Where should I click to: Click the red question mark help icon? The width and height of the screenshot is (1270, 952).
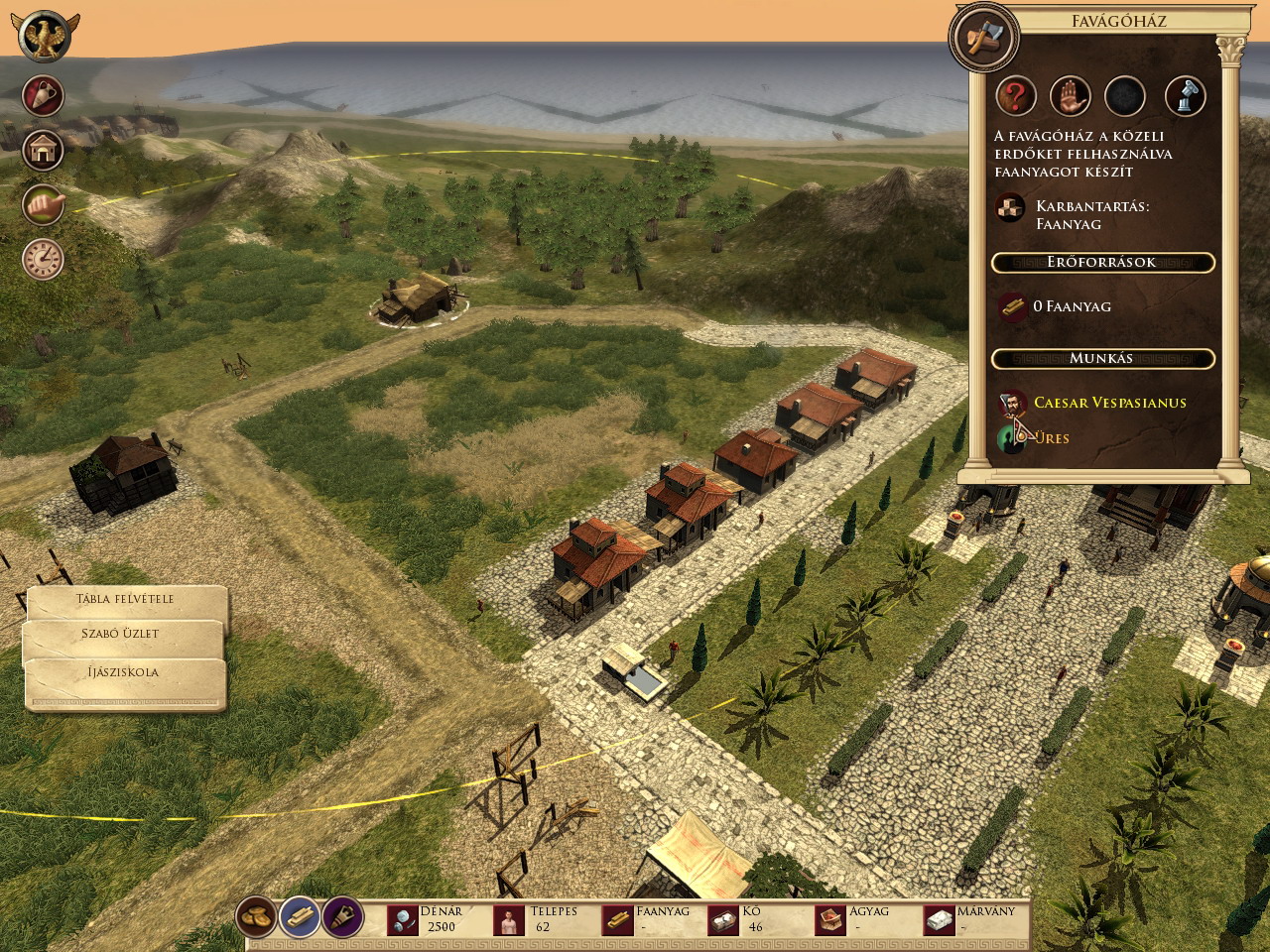[x=1015, y=97]
